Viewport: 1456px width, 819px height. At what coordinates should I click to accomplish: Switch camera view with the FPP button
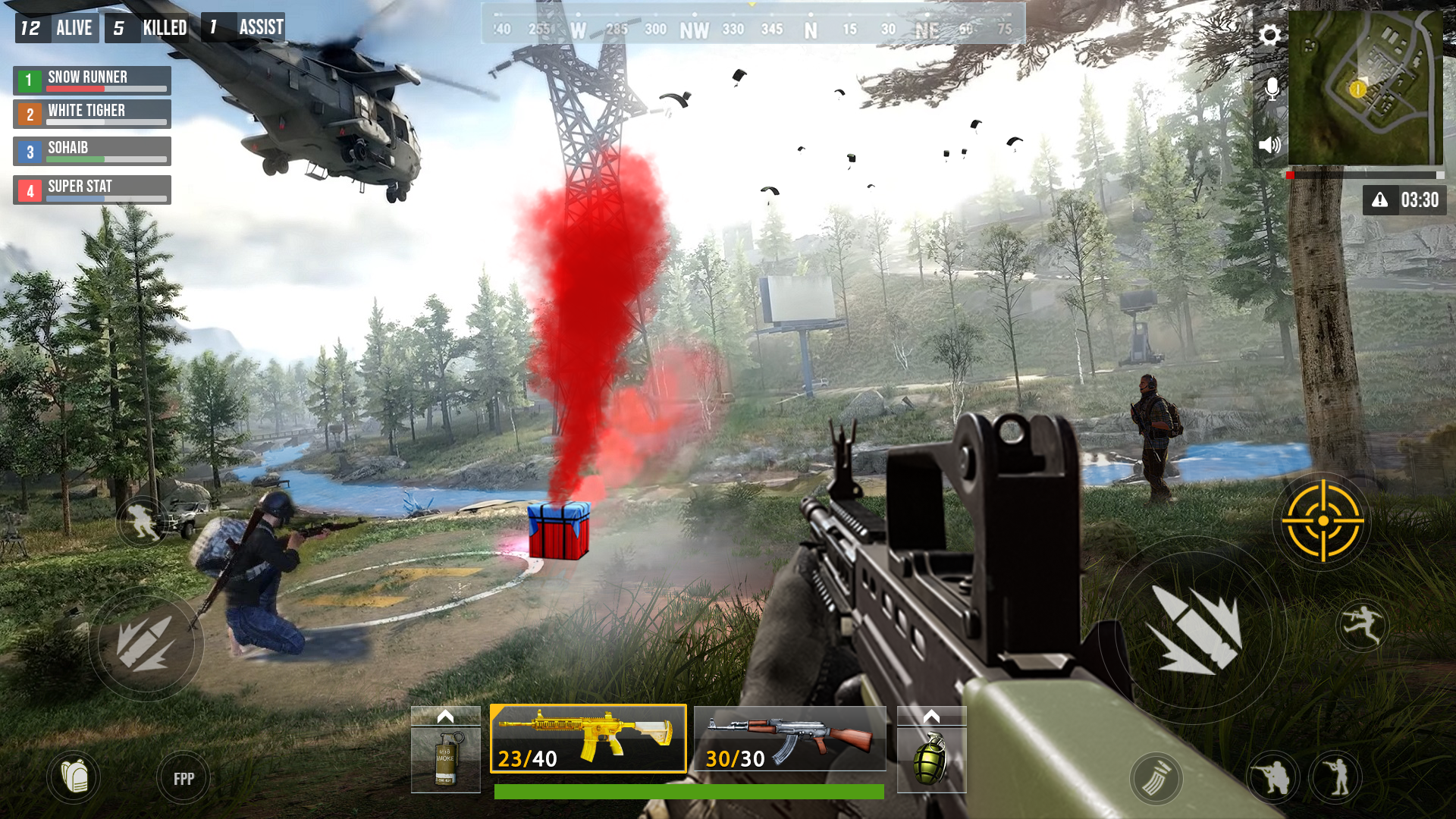pyautogui.click(x=184, y=777)
